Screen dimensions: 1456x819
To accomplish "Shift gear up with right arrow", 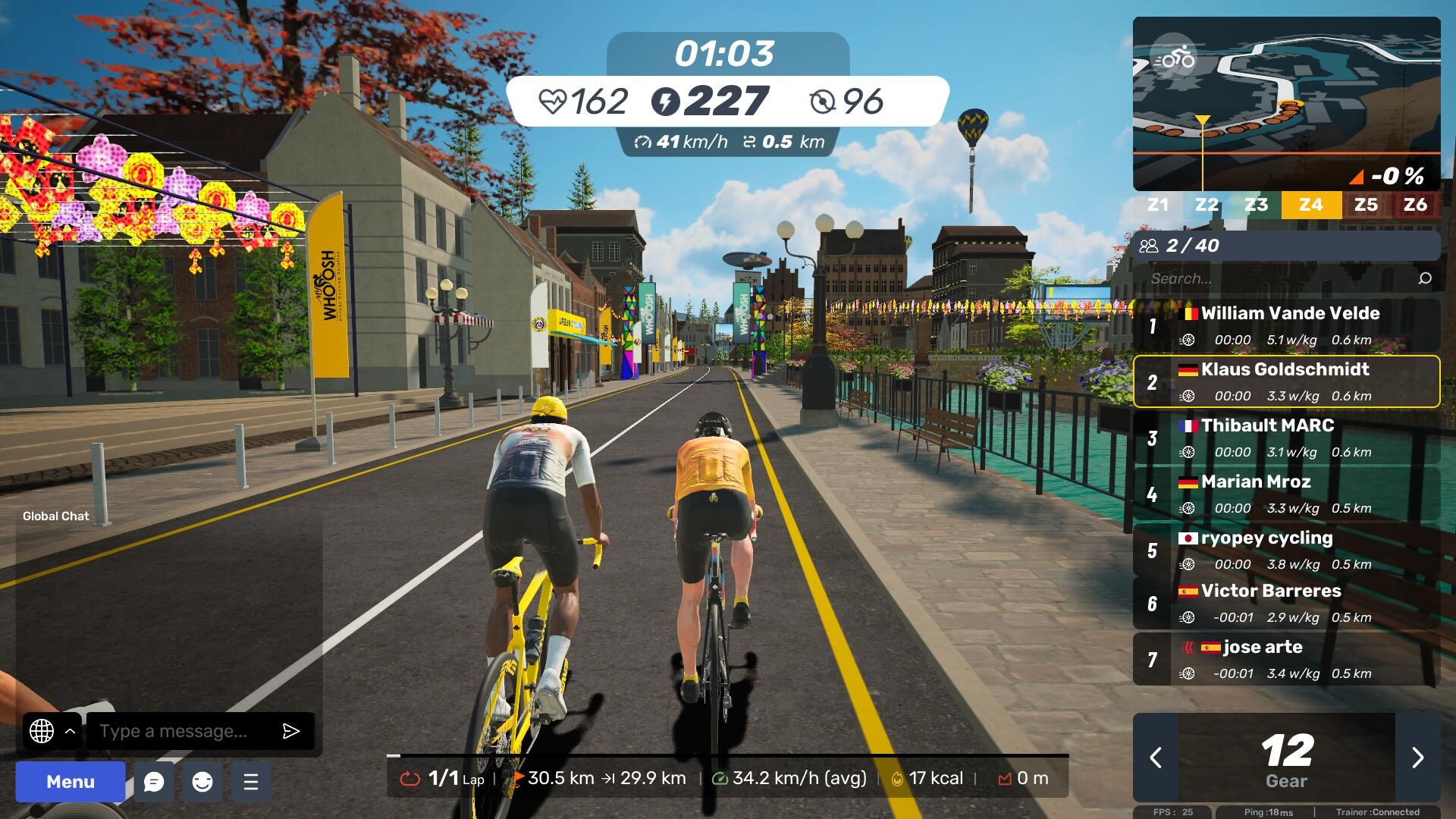I will point(1417,758).
